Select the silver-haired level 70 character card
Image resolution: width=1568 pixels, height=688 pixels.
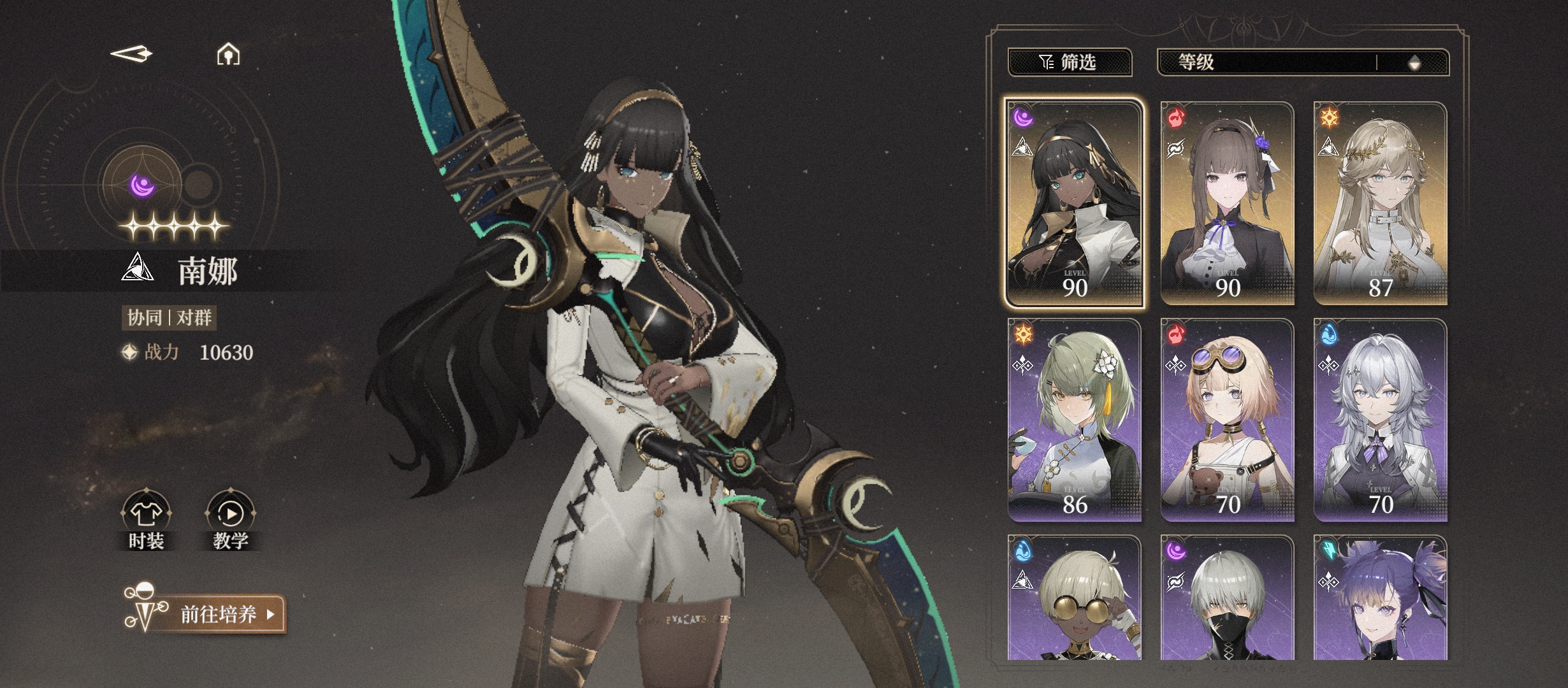click(x=1380, y=419)
